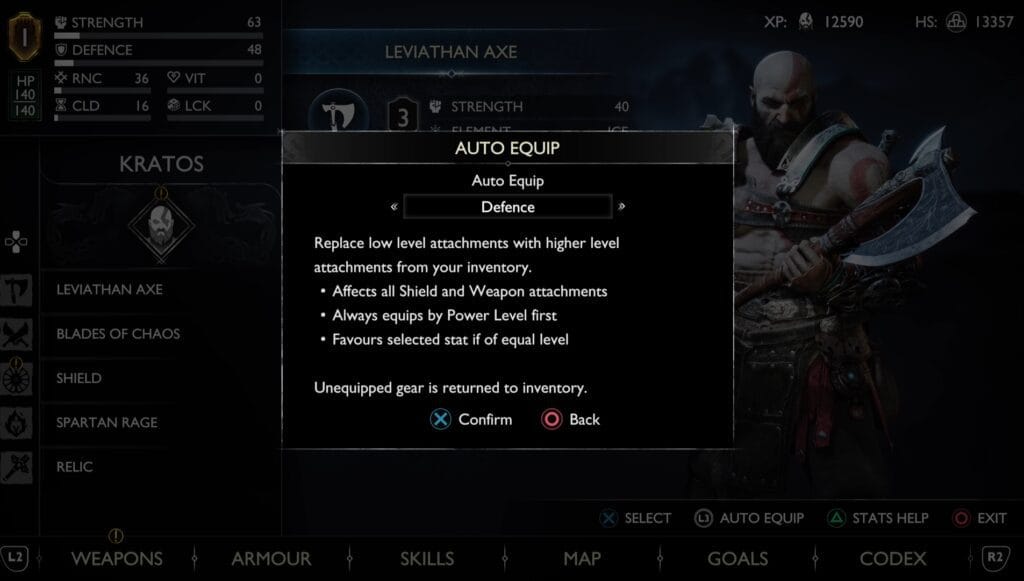Open the Defence stat selector field
Image resolution: width=1024 pixels, height=581 pixels.
pos(508,207)
